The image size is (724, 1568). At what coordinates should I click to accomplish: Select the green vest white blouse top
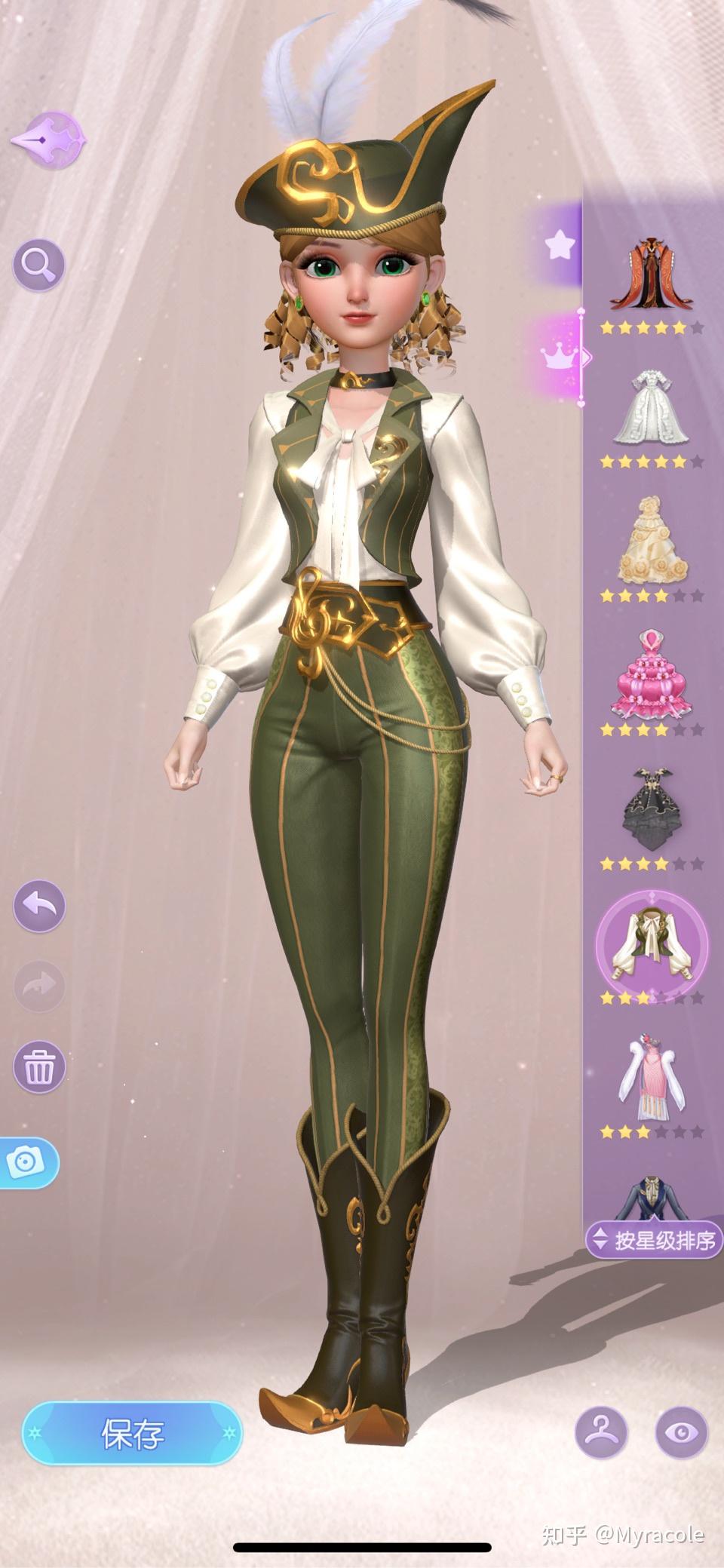(x=652, y=944)
